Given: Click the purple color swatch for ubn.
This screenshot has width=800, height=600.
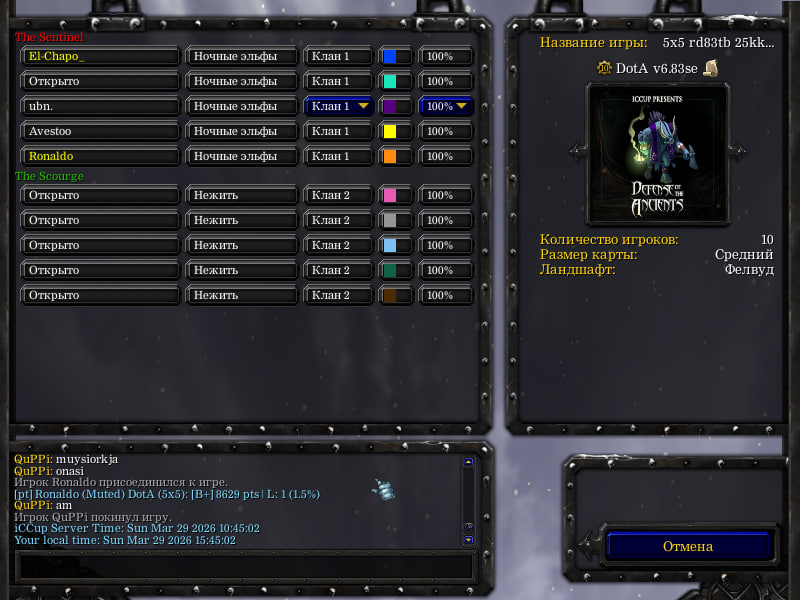Looking at the screenshot, I should pos(390,106).
